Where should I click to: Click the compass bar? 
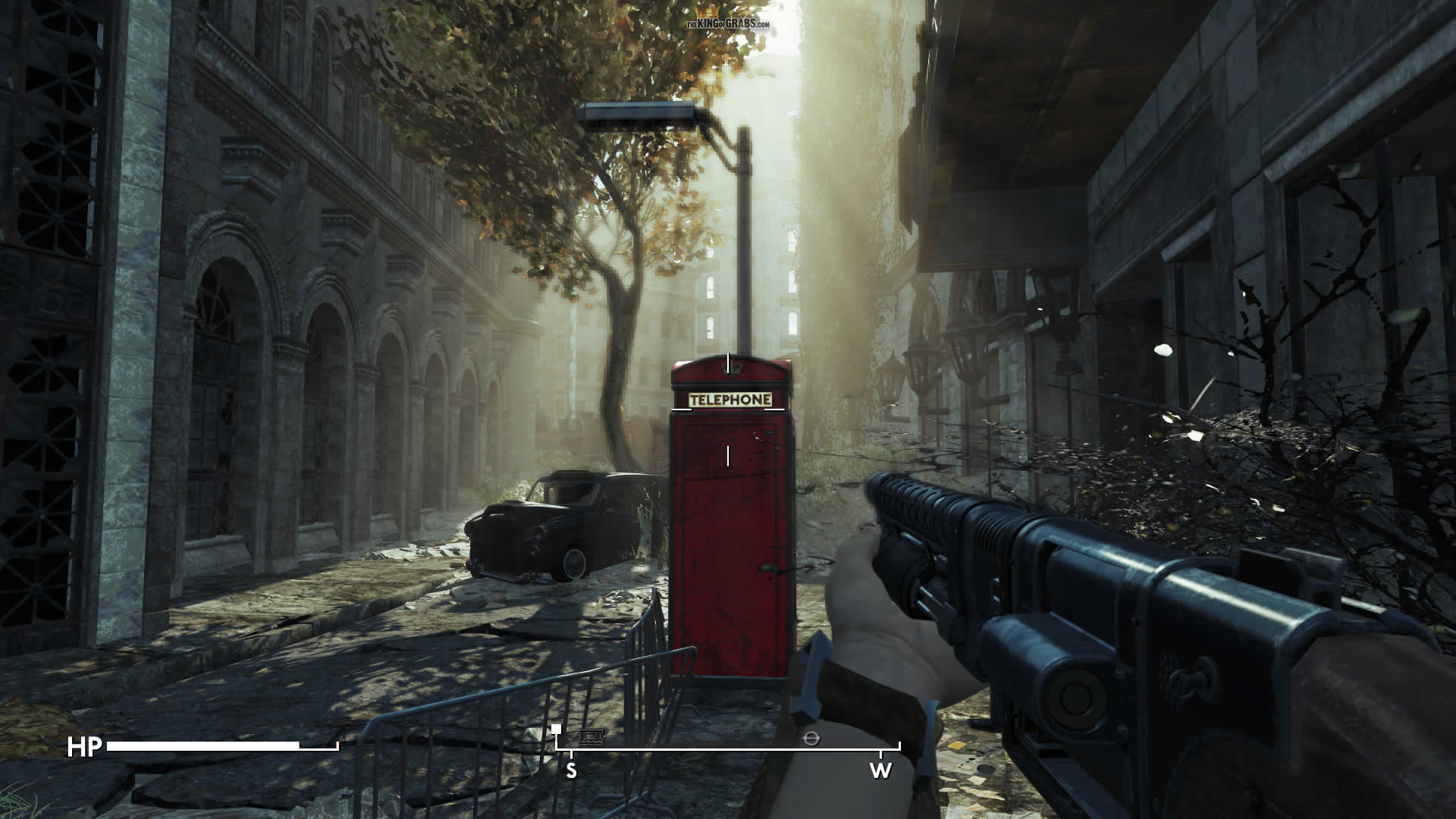click(x=728, y=749)
